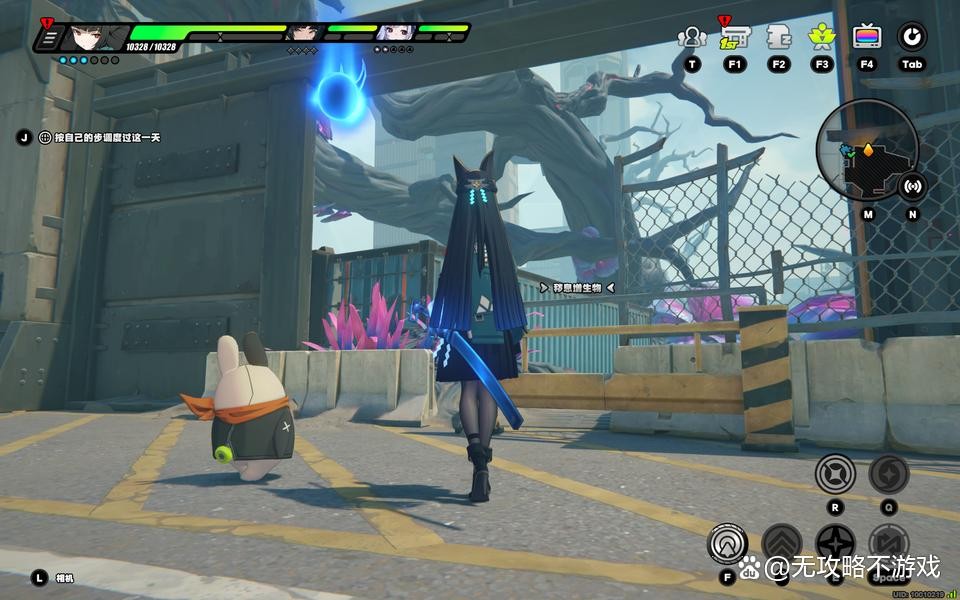Activate the swirling star ultimate skill
The width and height of the screenshot is (960, 600).
pyautogui.click(x=888, y=474)
